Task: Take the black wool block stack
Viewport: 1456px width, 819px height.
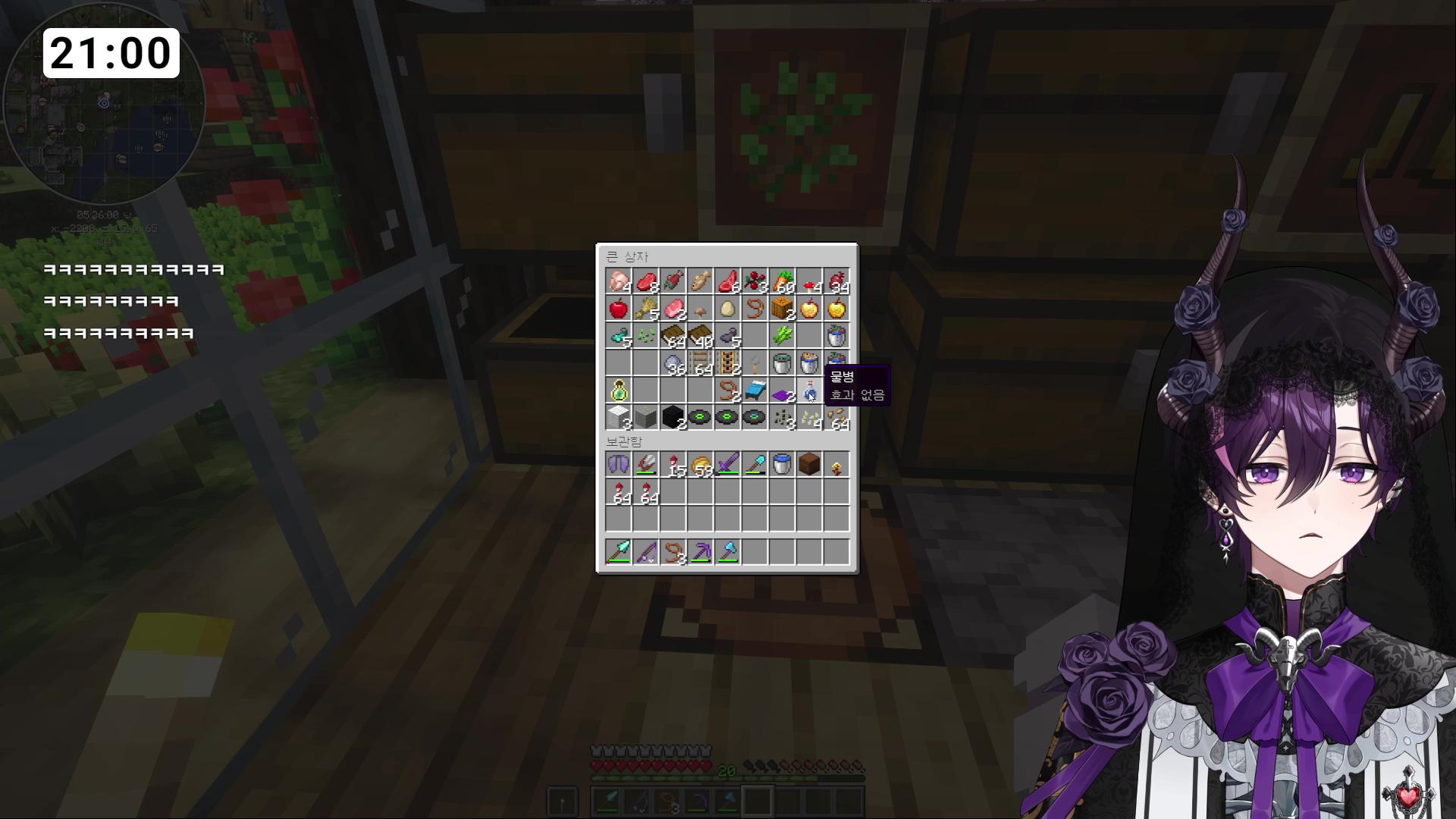Action: coord(673,418)
